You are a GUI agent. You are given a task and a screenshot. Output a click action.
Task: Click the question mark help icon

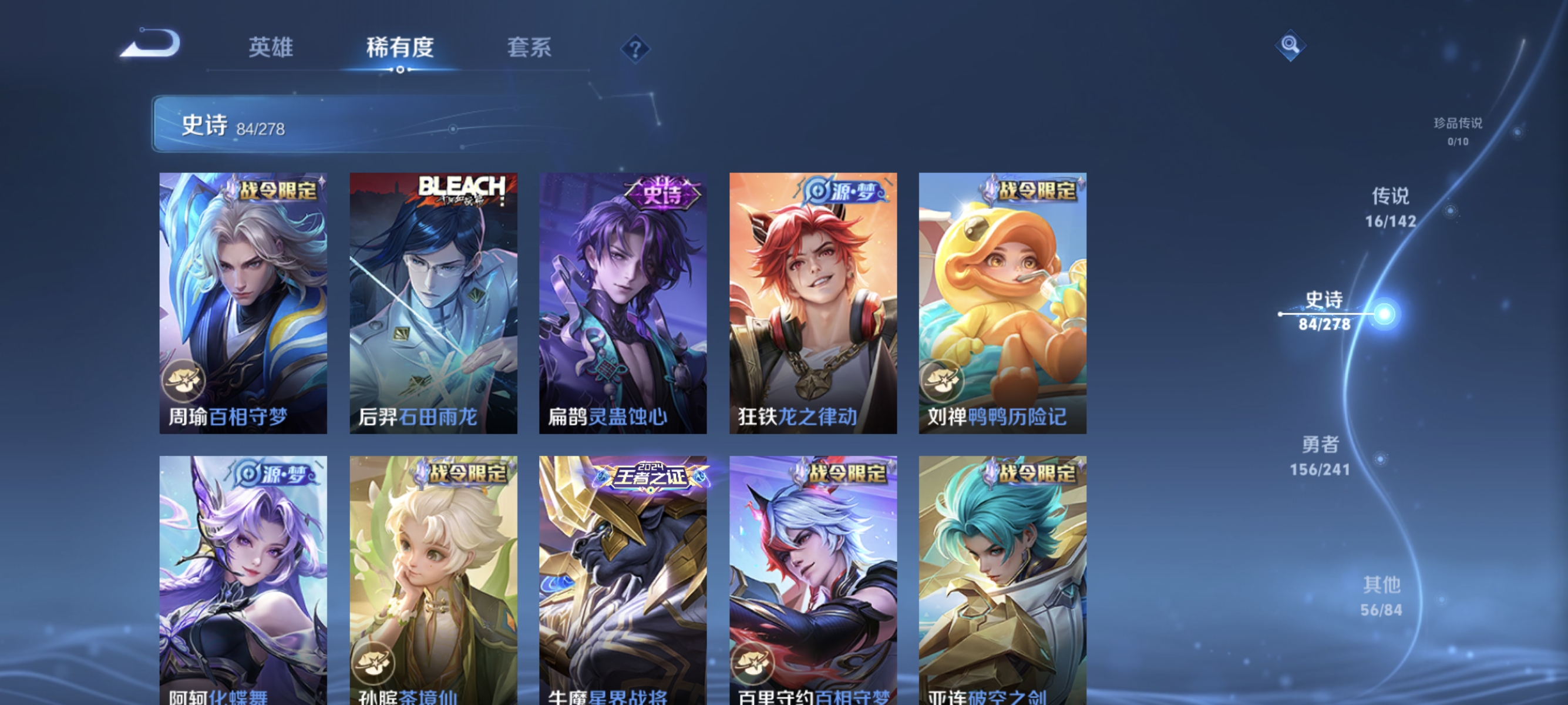(x=637, y=50)
